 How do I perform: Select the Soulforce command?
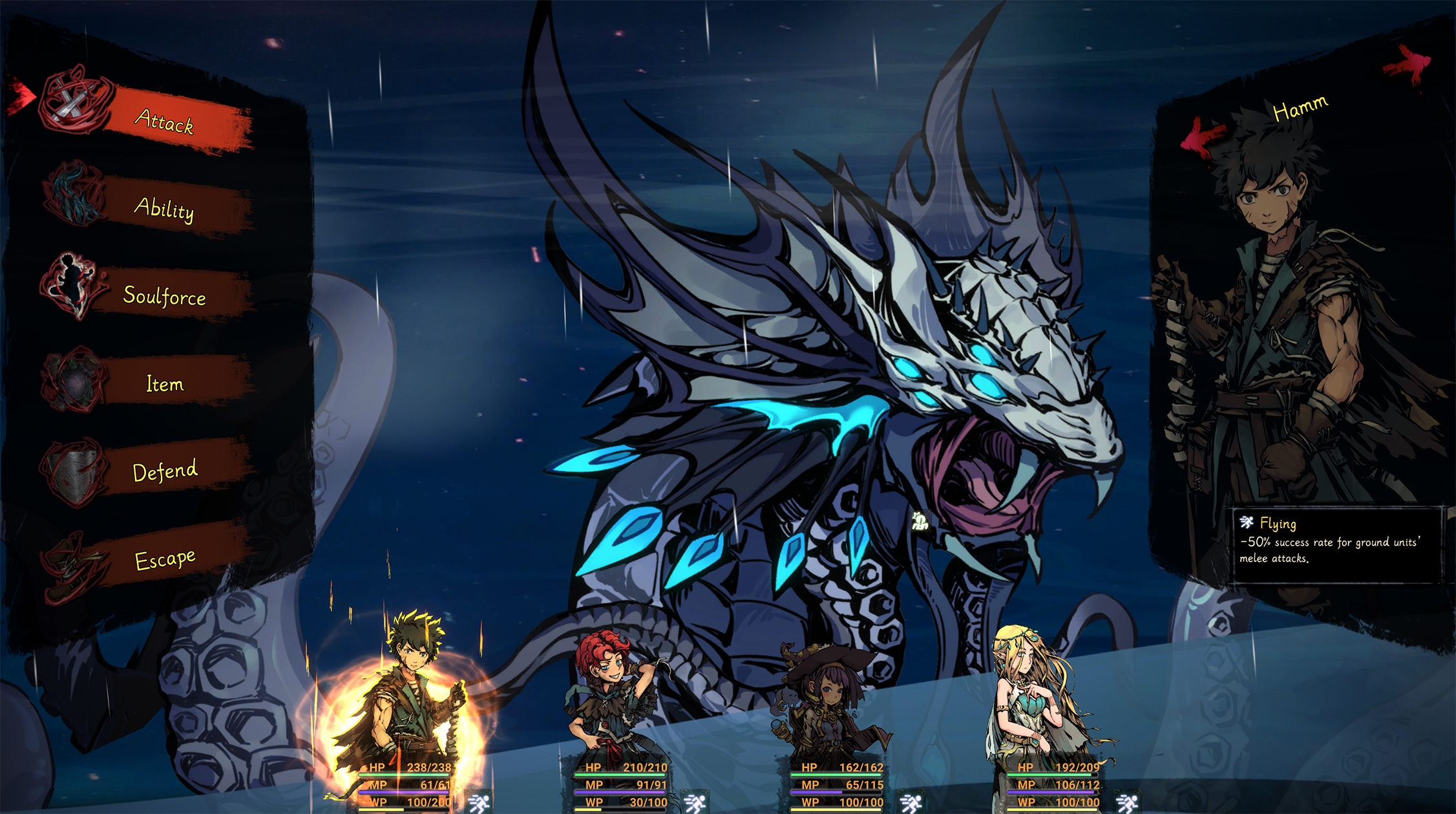coord(164,296)
